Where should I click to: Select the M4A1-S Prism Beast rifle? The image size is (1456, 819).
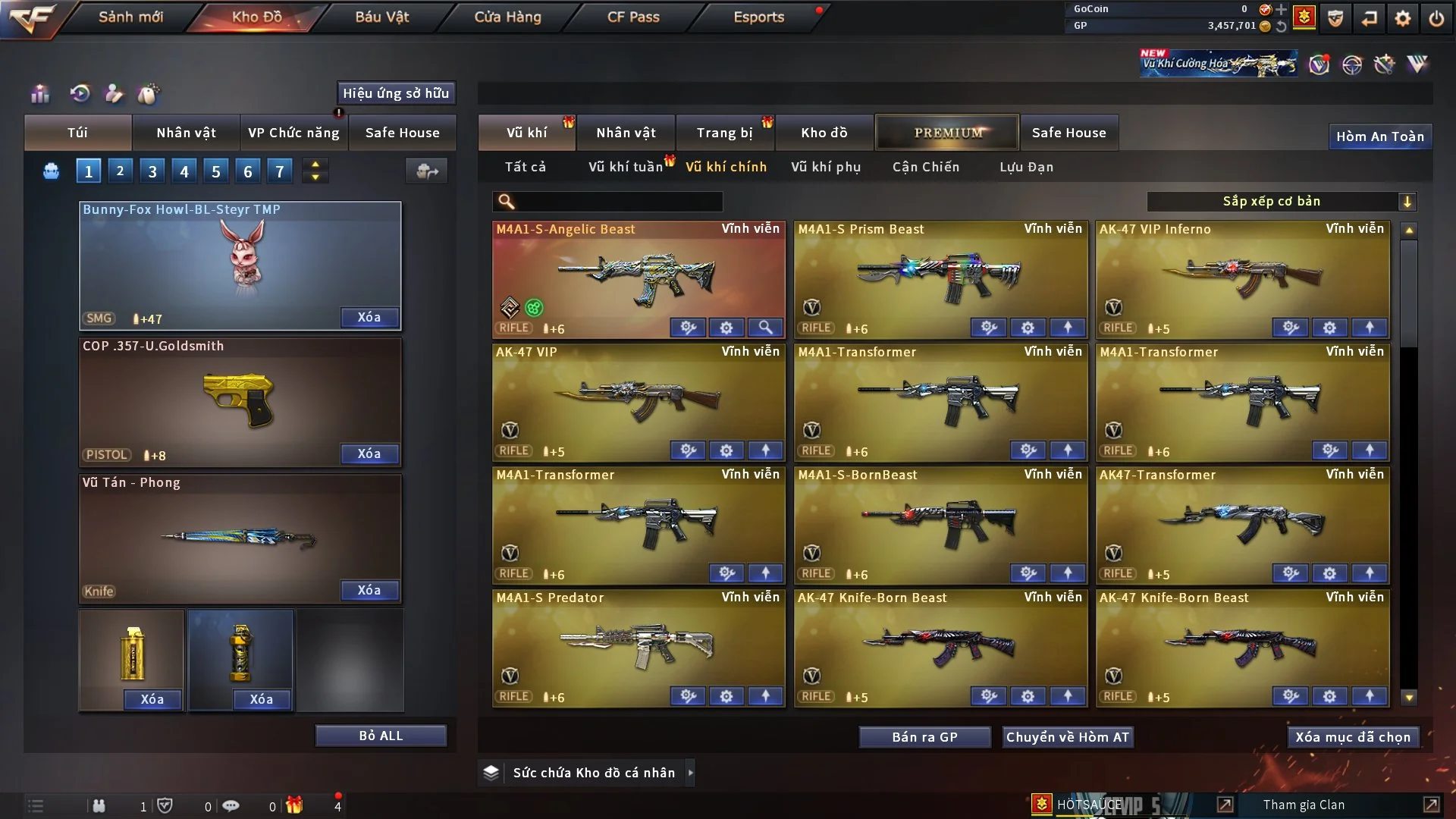coord(940,277)
